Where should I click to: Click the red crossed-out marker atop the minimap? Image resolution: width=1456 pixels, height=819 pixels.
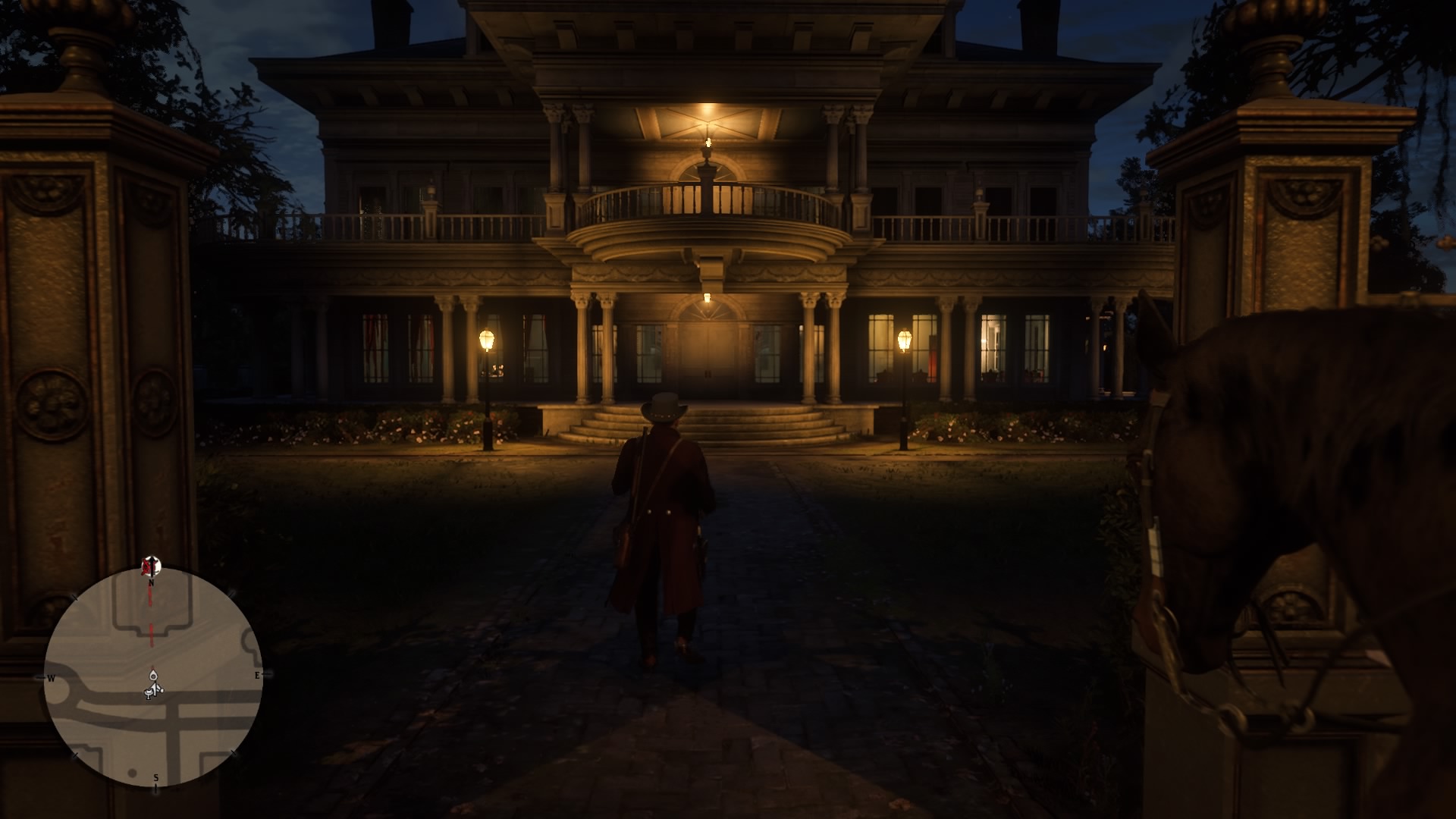pyautogui.click(x=147, y=565)
